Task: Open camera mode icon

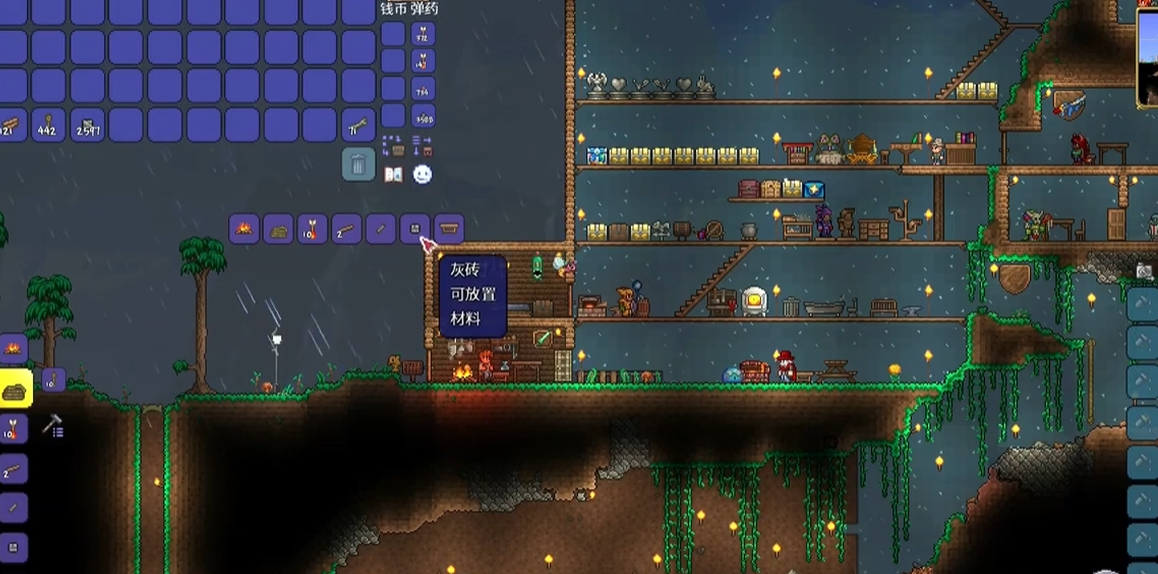Action: tap(1144, 271)
